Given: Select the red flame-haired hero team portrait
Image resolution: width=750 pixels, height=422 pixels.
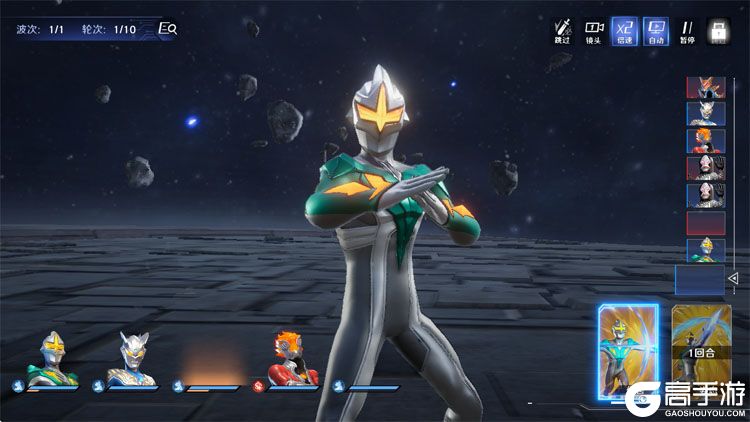Looking at the screenshot, I should coord(295,360).
